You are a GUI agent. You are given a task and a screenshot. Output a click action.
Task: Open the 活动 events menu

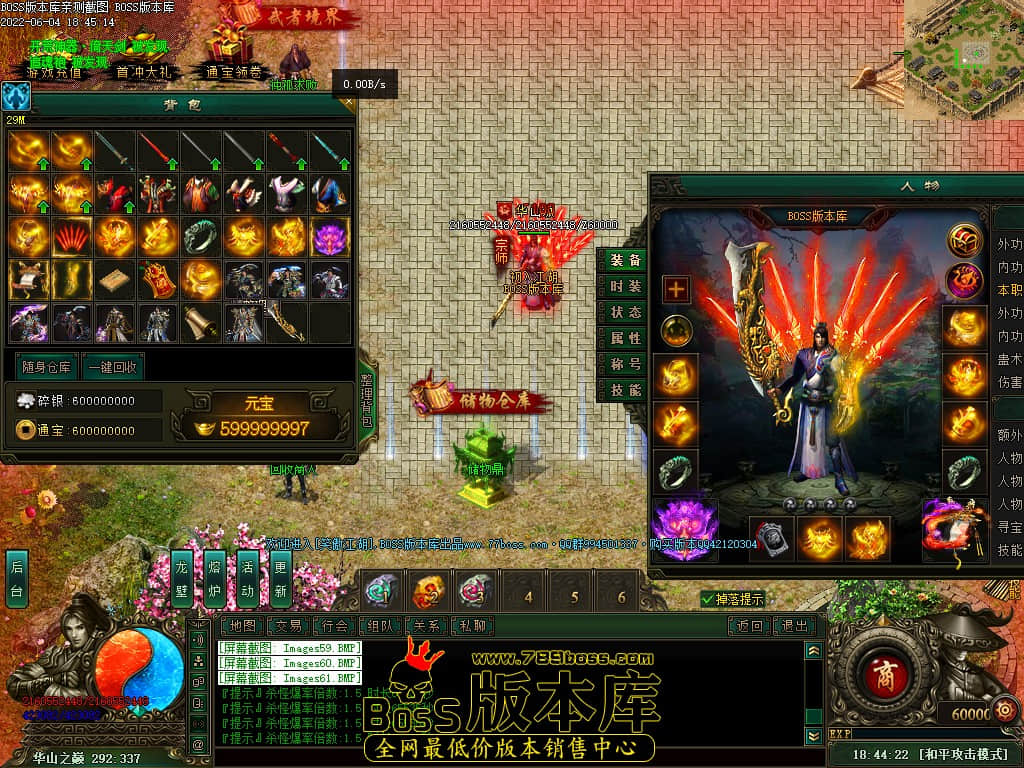coord(248,579)
